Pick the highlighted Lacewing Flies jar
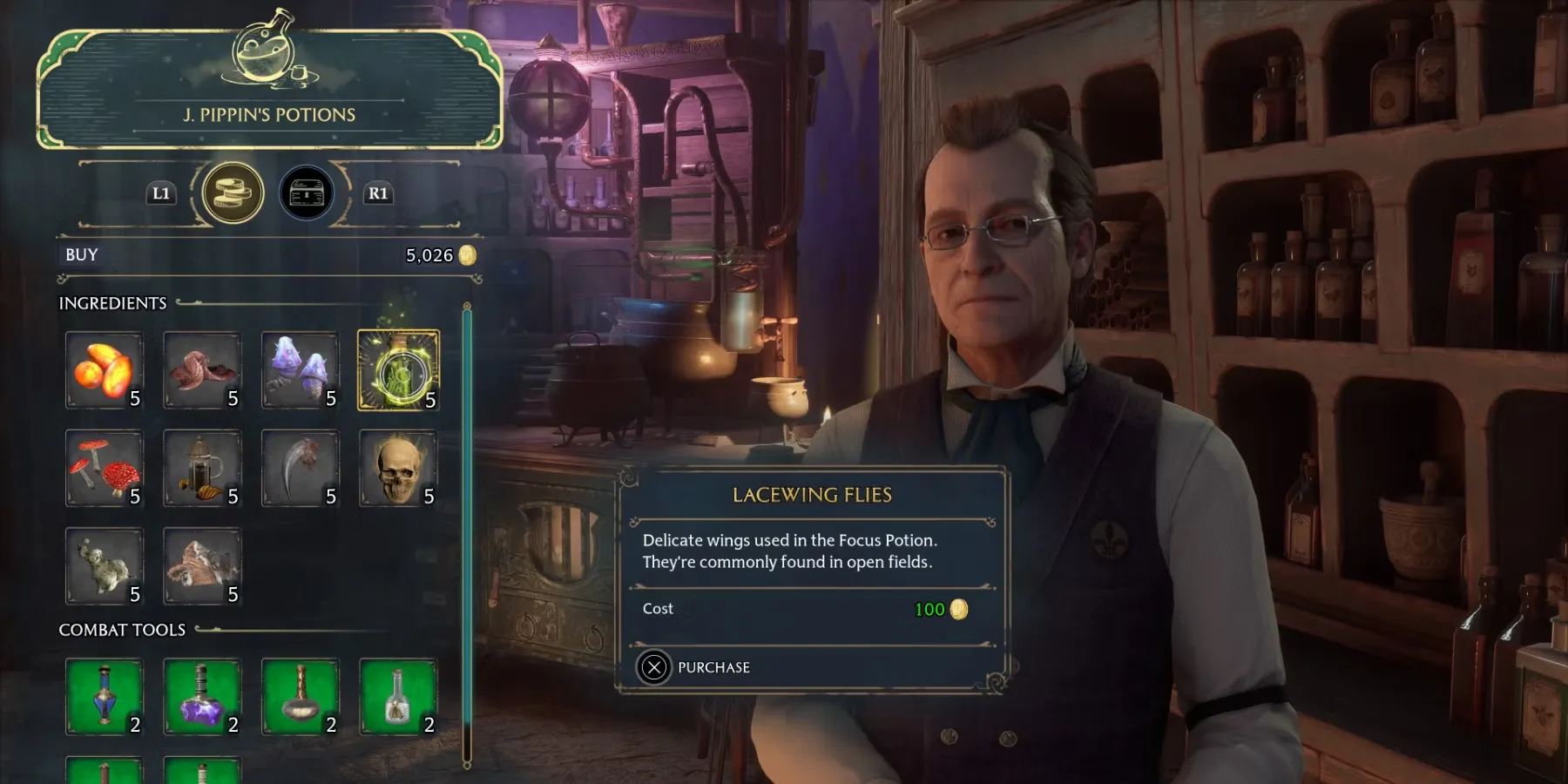This screenshot has width=1568, height=784. pos(398,370)
